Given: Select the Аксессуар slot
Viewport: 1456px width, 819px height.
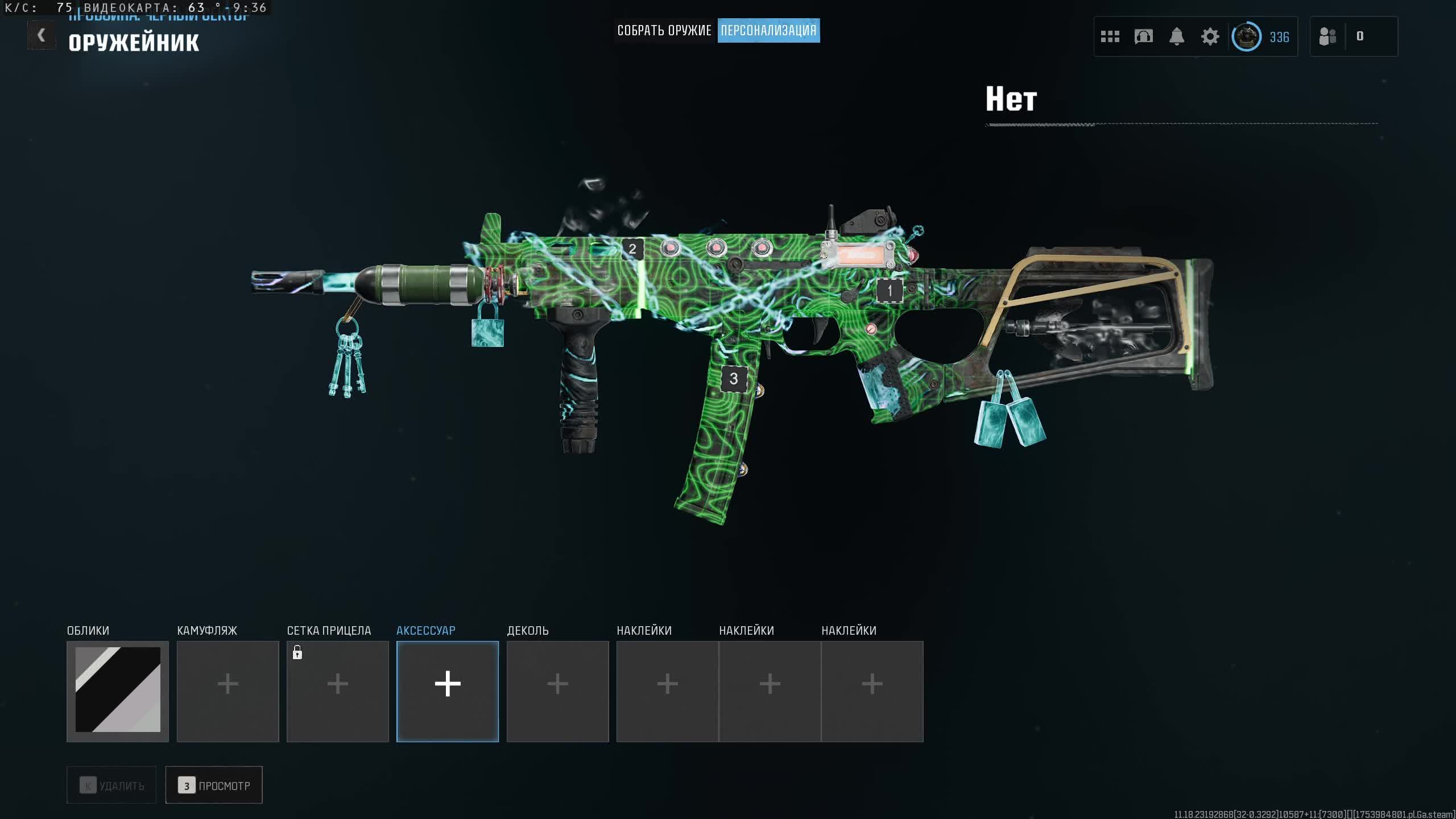Looking at the screenshot, I should click(448, 691).
